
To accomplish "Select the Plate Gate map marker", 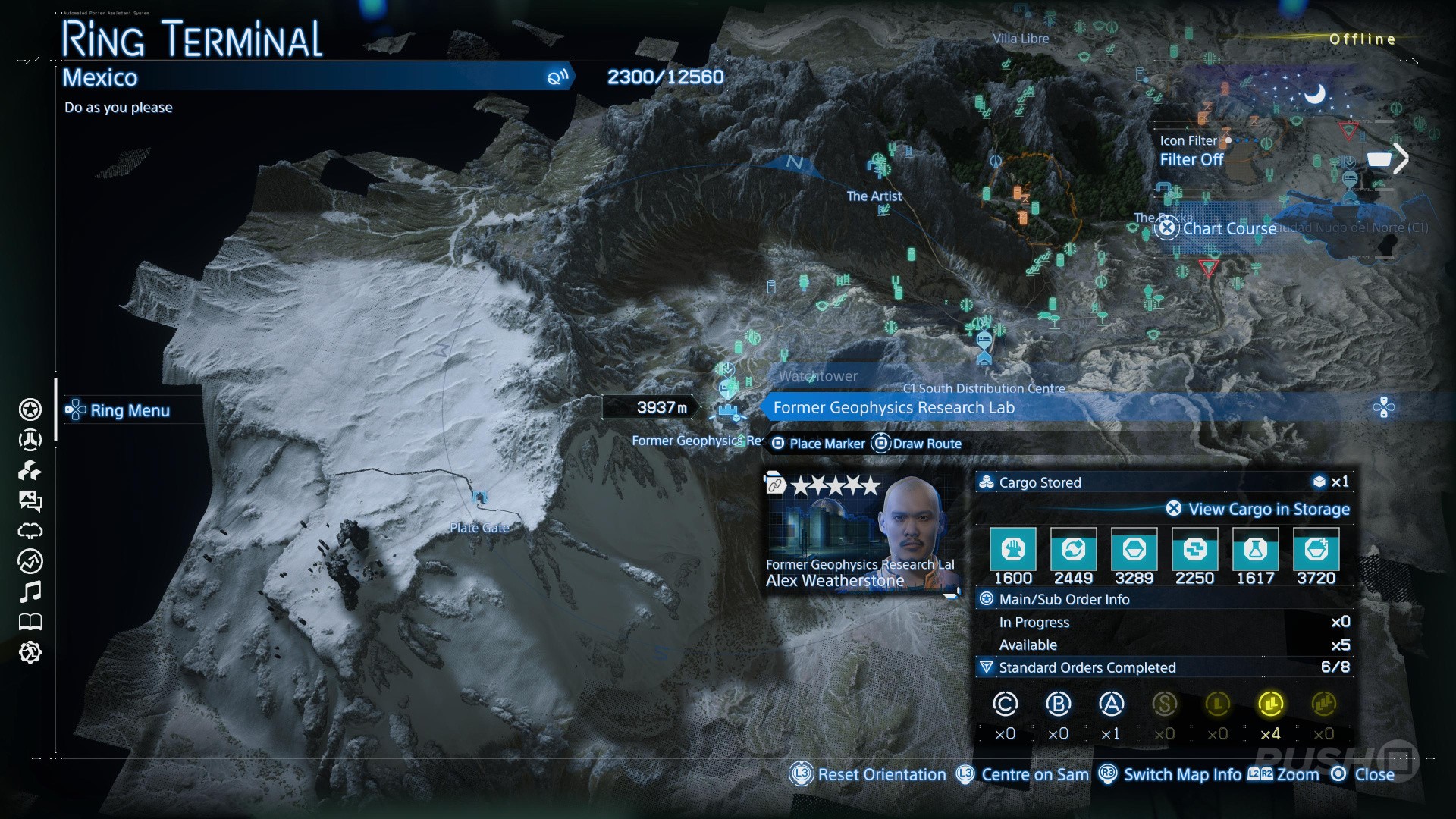I will 479,499.
